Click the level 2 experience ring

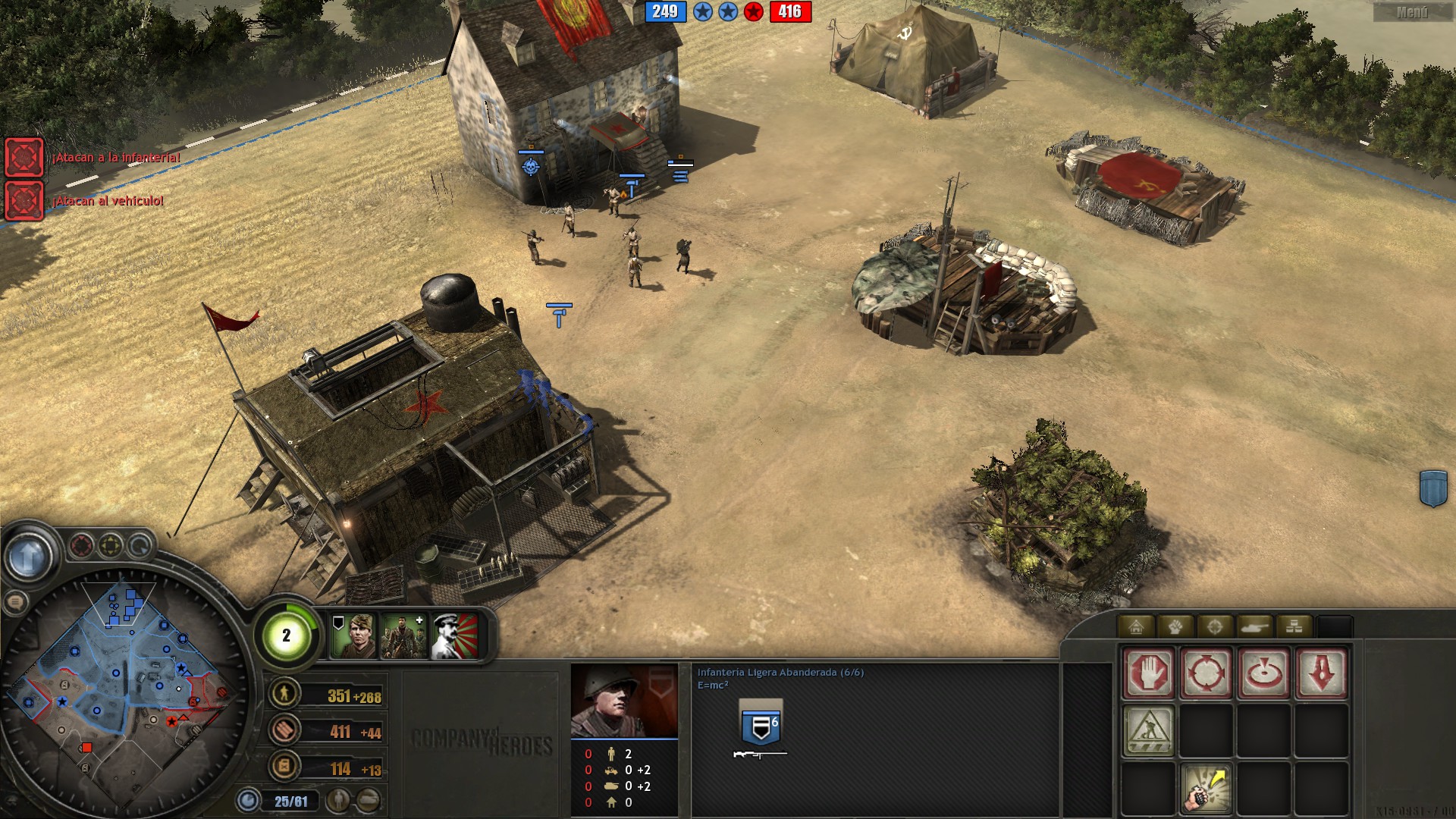(287, 635)
